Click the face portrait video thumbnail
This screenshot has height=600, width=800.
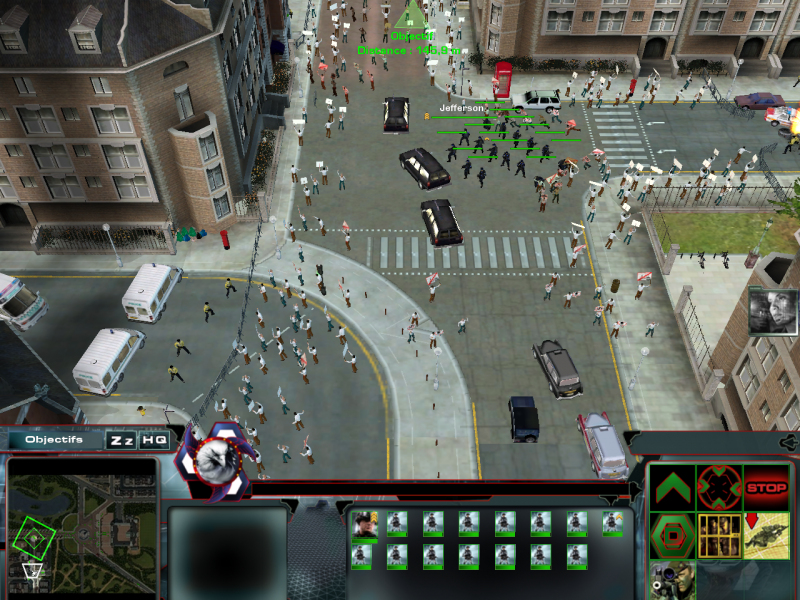(771, 311)
